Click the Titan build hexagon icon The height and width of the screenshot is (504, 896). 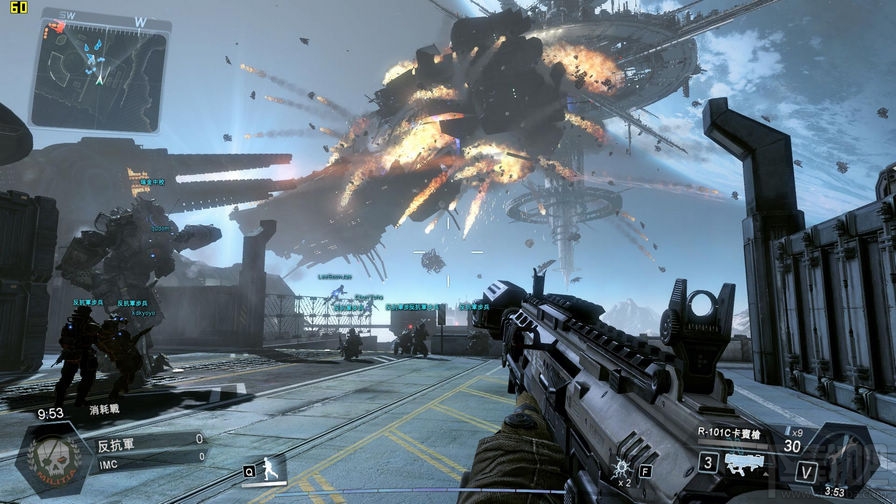(841, 459)
